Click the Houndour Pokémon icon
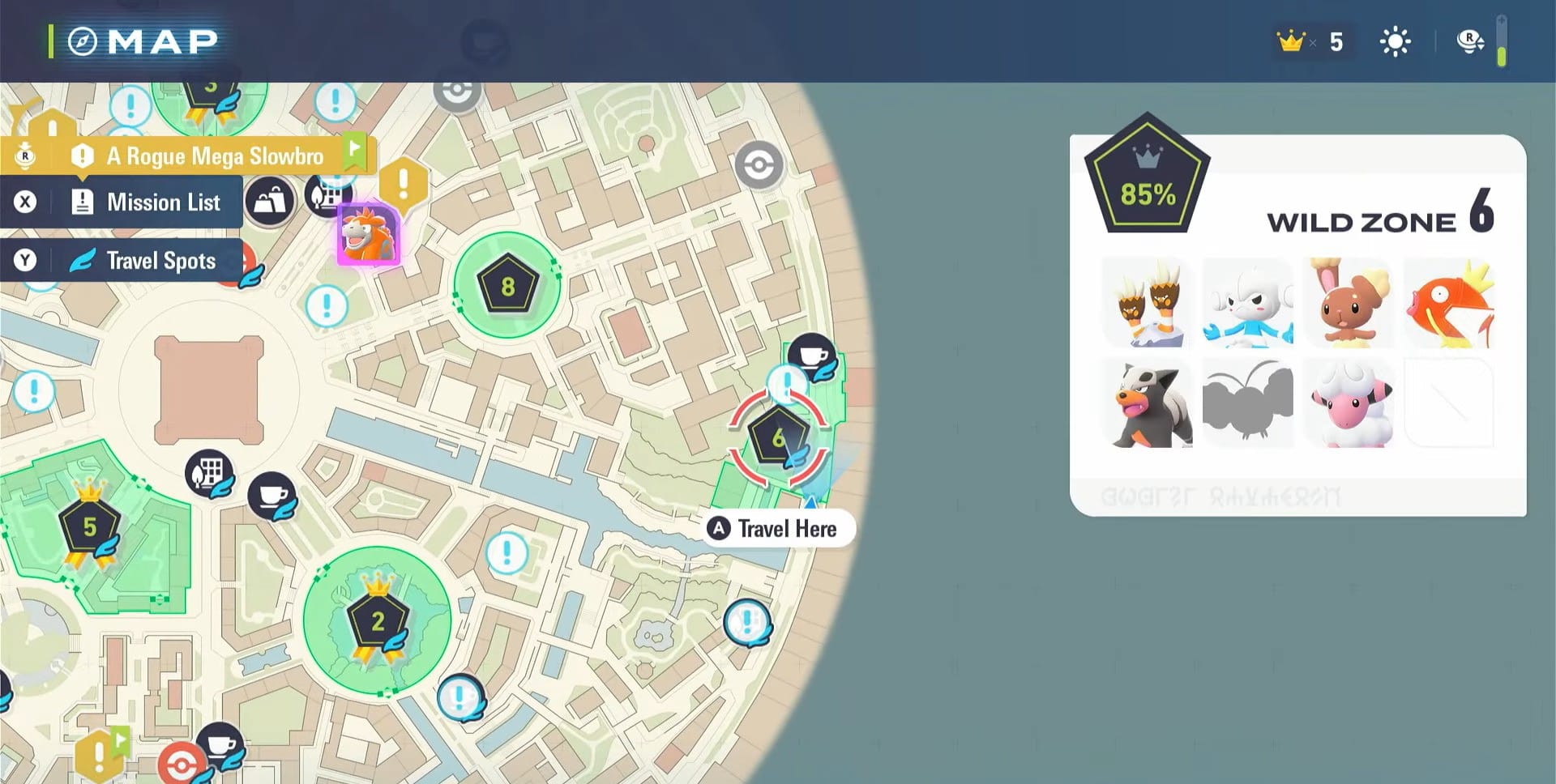 point(1144,403)
